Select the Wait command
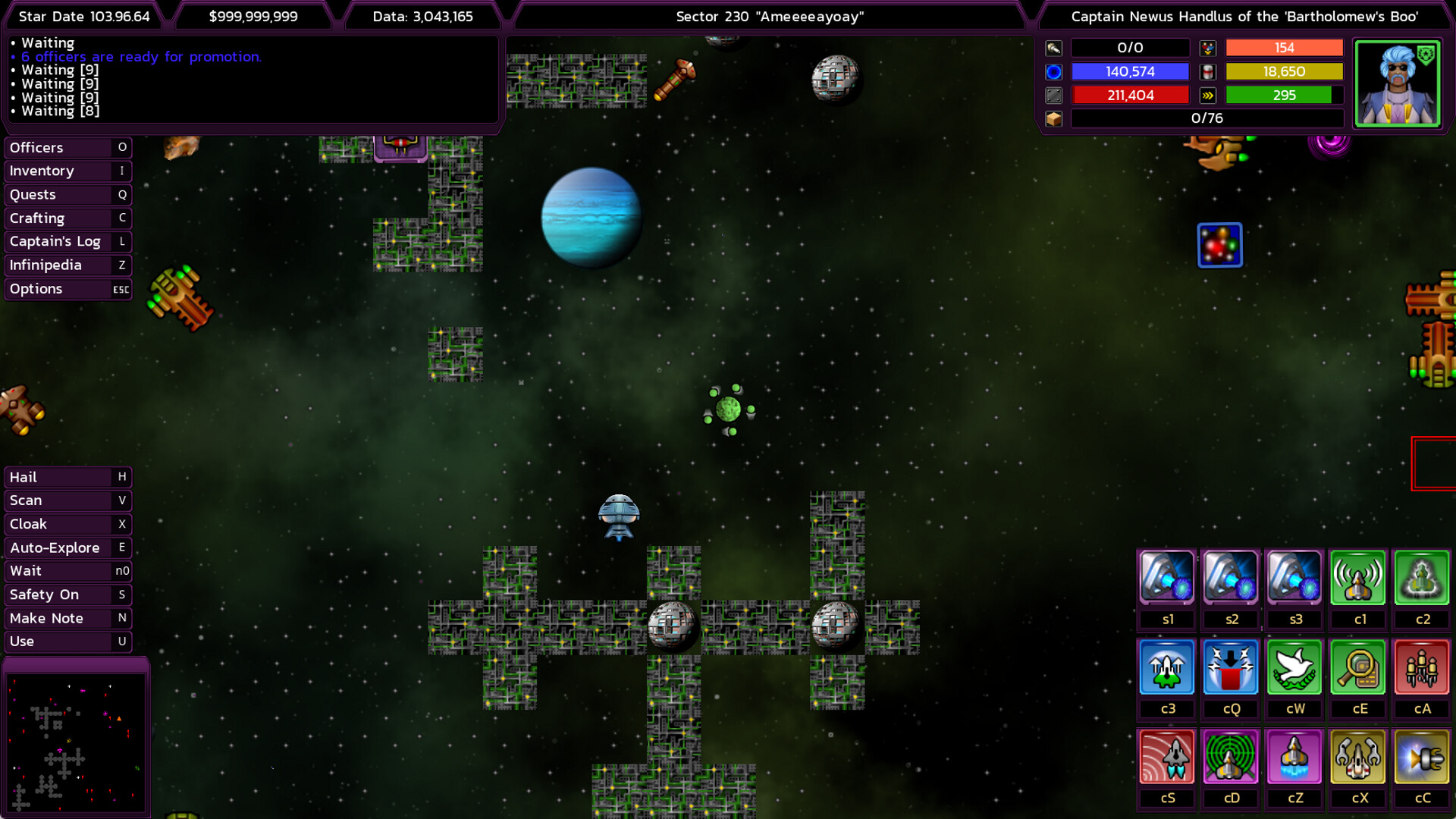The image size is (1456, 819). 67,571
